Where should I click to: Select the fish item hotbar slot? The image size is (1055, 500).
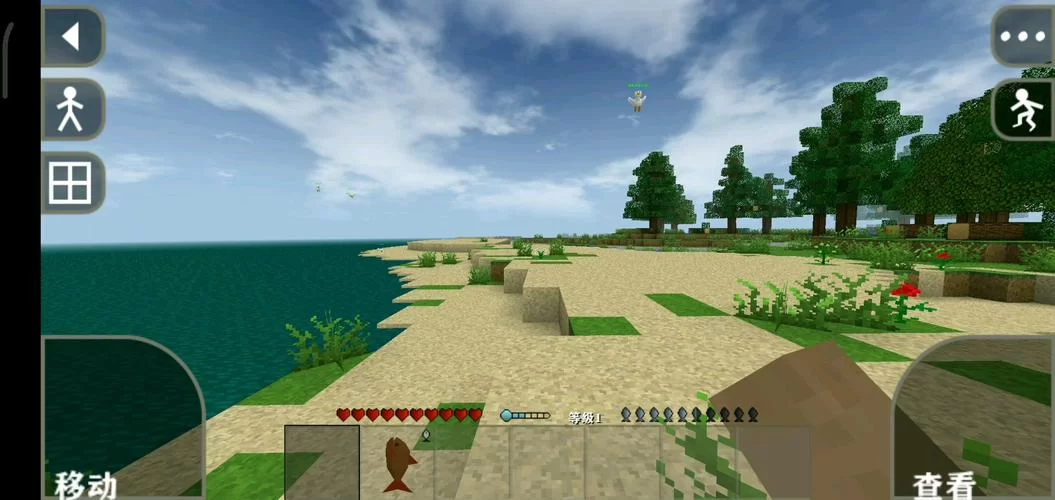pyautogui.click(x=398, y=462)
